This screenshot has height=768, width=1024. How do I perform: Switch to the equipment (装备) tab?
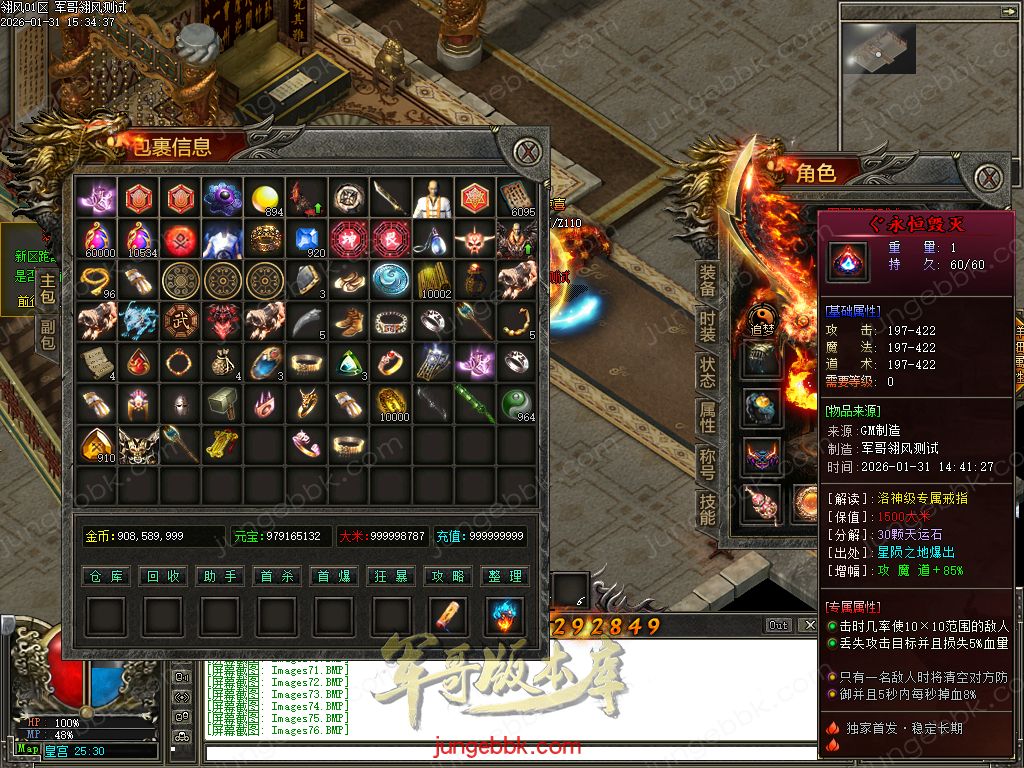click(x=707, y=281)
